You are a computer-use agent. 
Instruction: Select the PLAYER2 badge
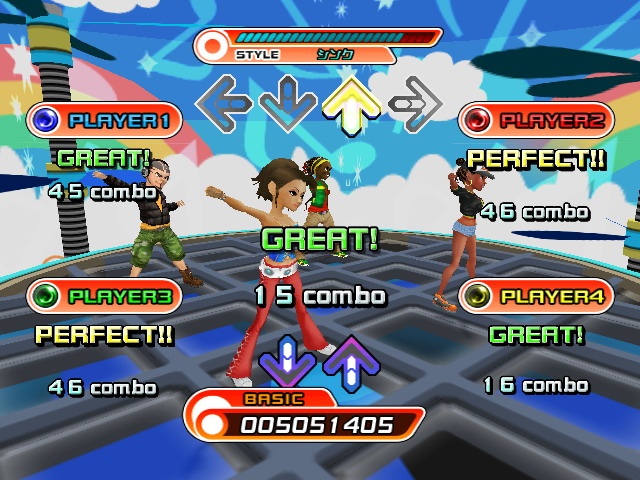click(x=537, y=120)
